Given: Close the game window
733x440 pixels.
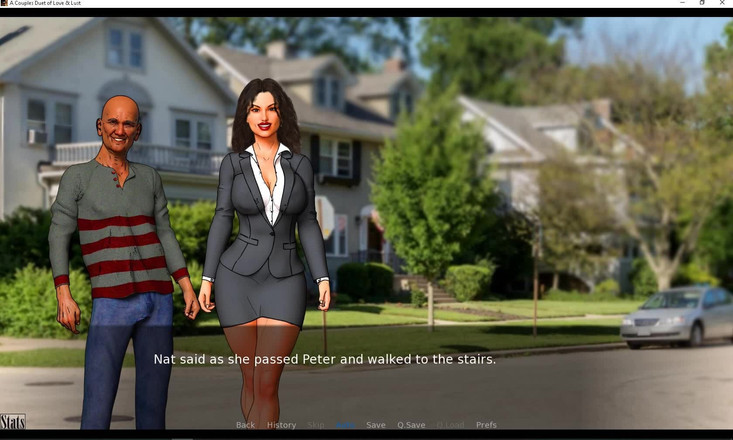Looking at the screenshot, I should [x=722, y=3].
